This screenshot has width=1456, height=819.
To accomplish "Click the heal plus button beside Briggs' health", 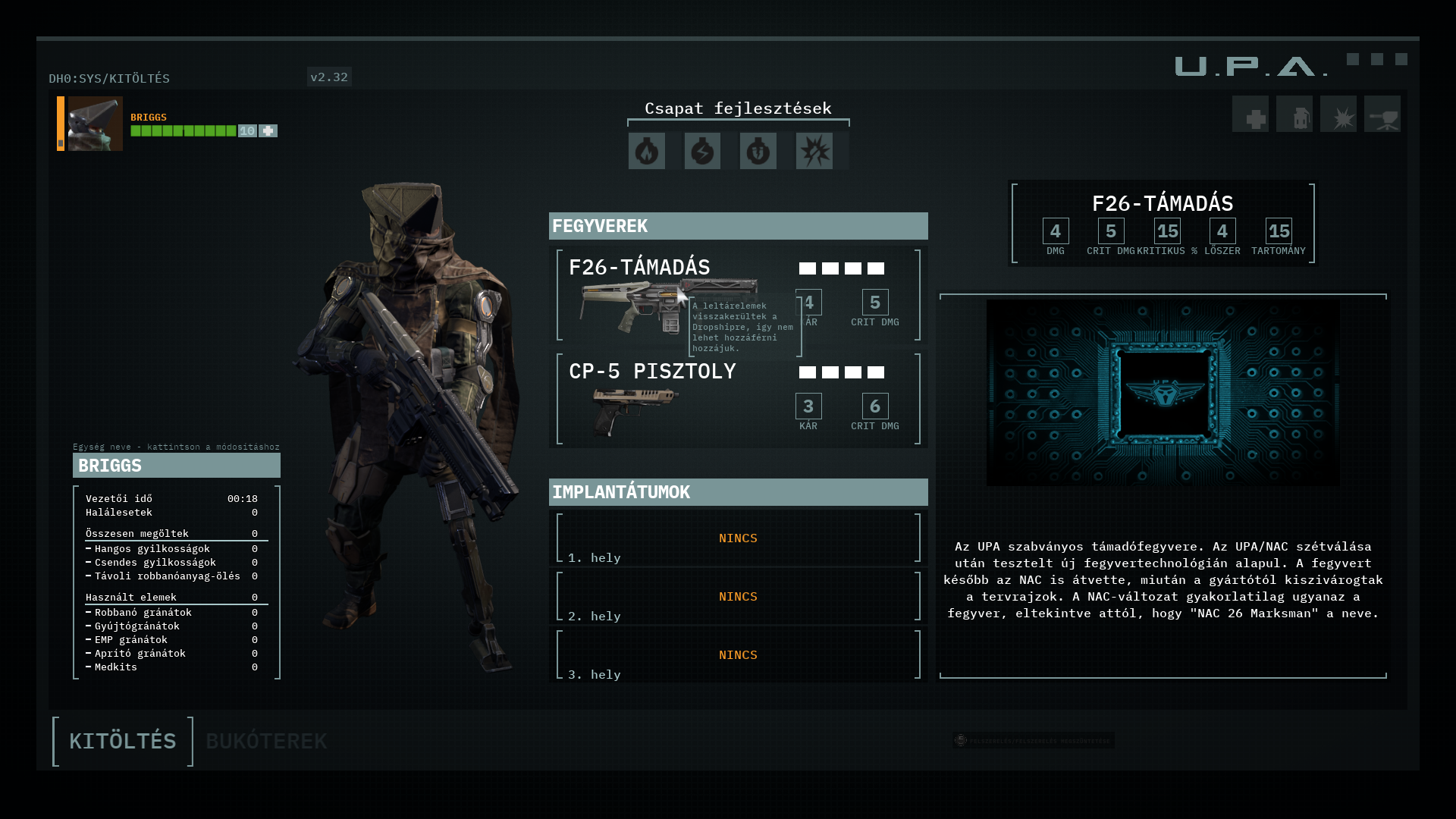I will click(x=268, y=131).
